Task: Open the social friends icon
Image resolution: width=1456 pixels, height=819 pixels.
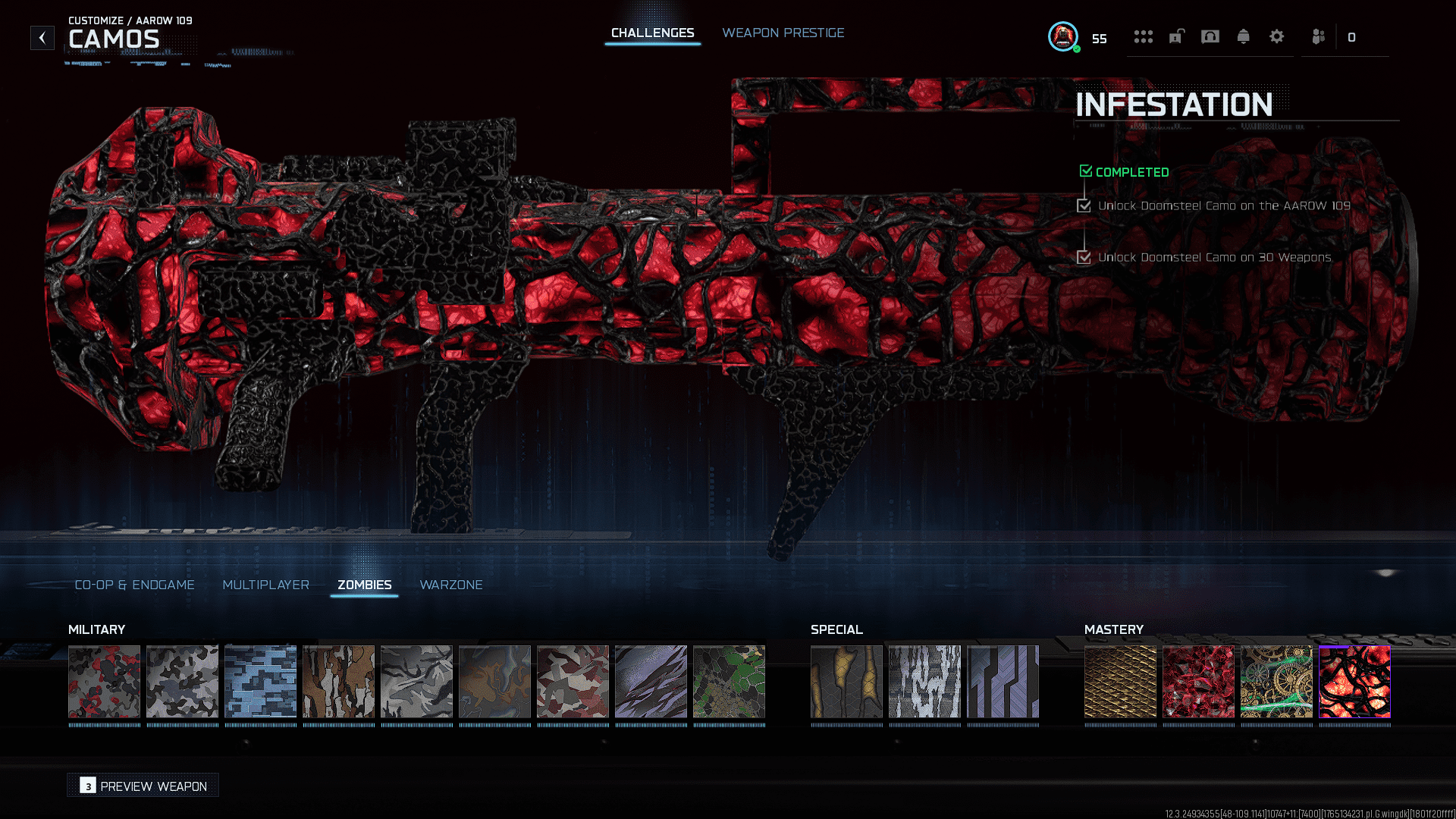Action: 1319,36
